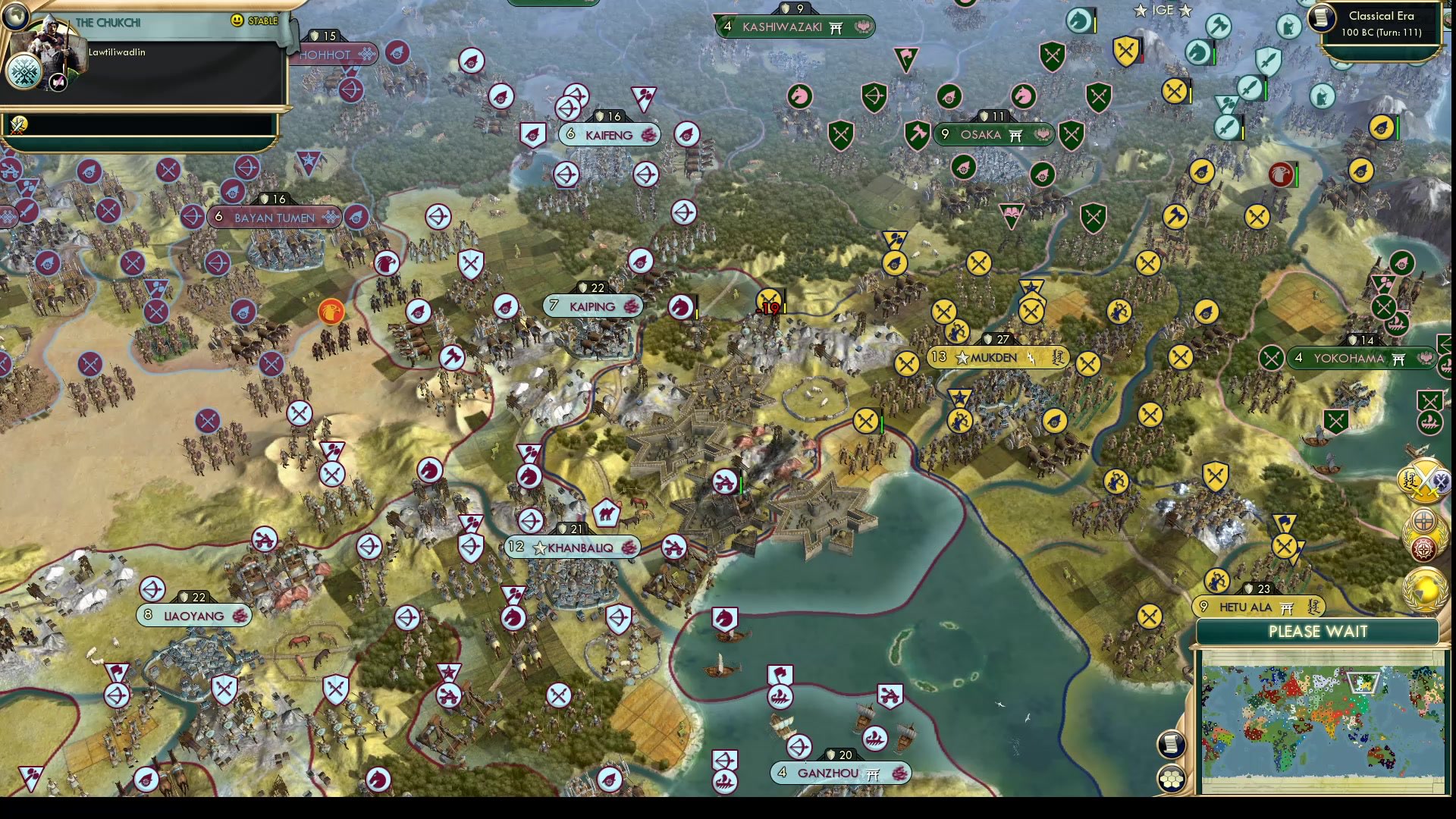Expand the Kaifeng city banner
This screenshot has width=1456, height=819.
point(609,134)
